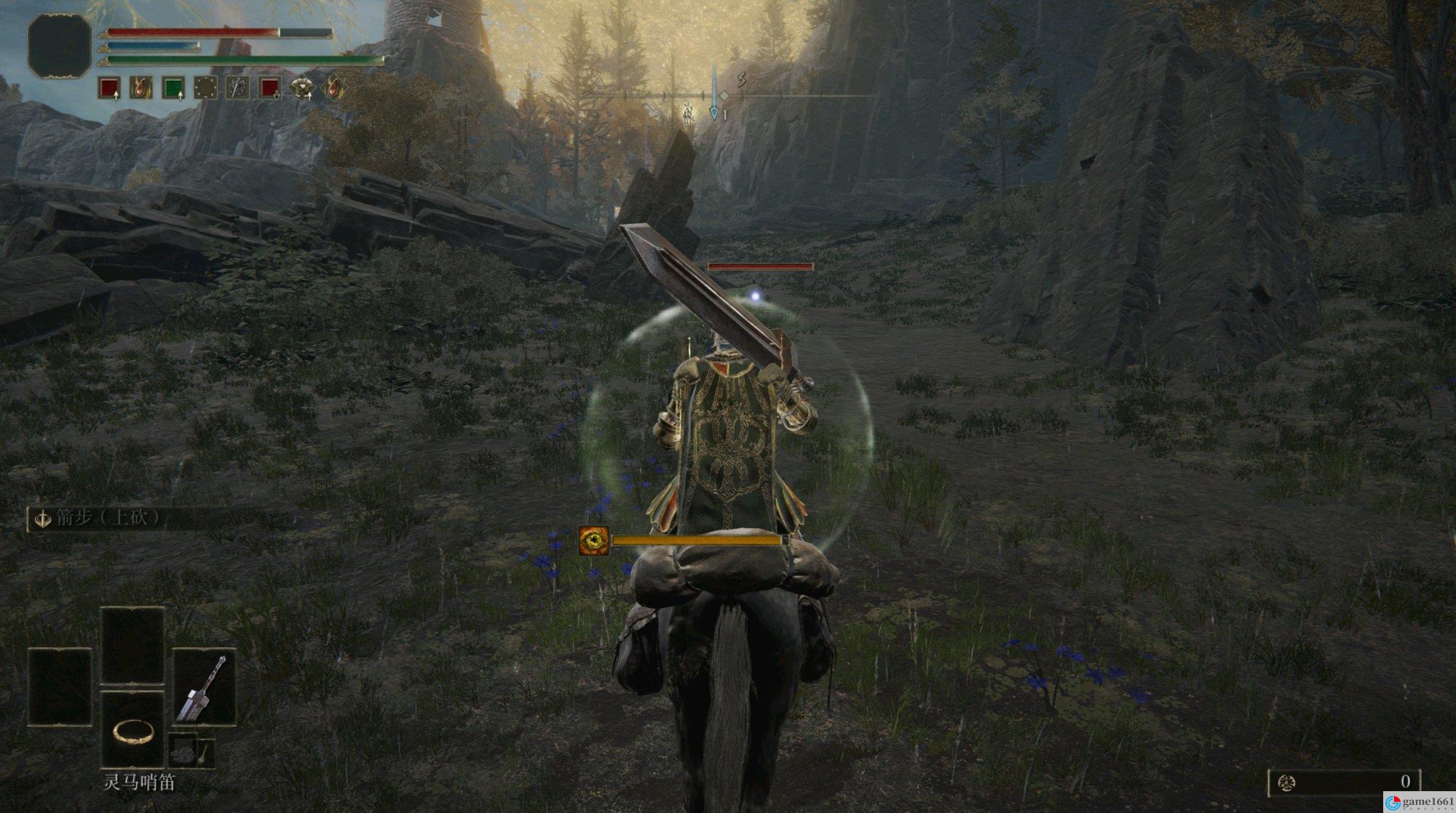Select the equipped greatsword weapon slot
Viewport: 1456px width, 813px height.
click(x=205, y=688)
